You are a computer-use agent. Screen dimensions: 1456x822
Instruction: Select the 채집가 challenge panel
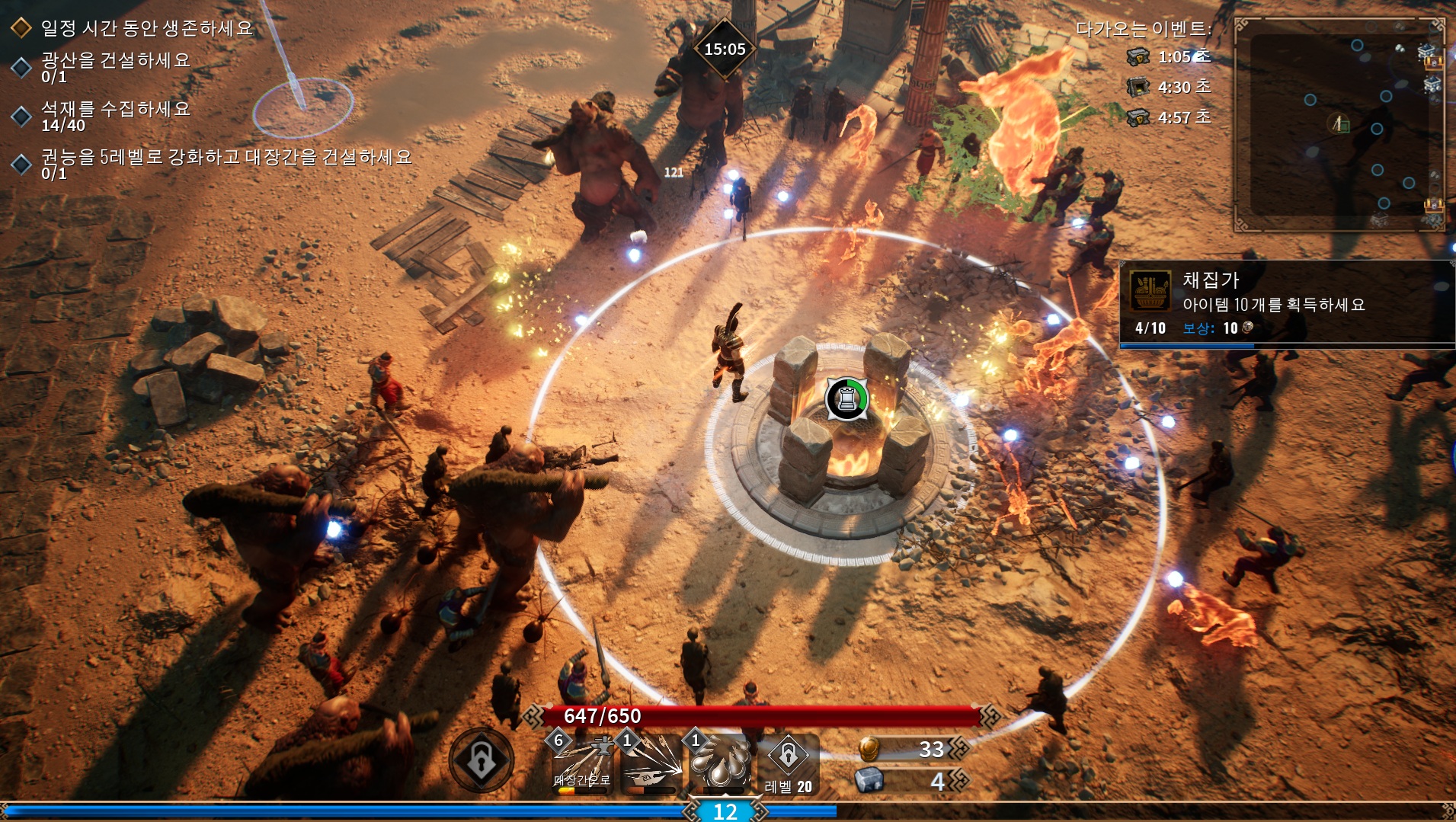pos(1286,305)
